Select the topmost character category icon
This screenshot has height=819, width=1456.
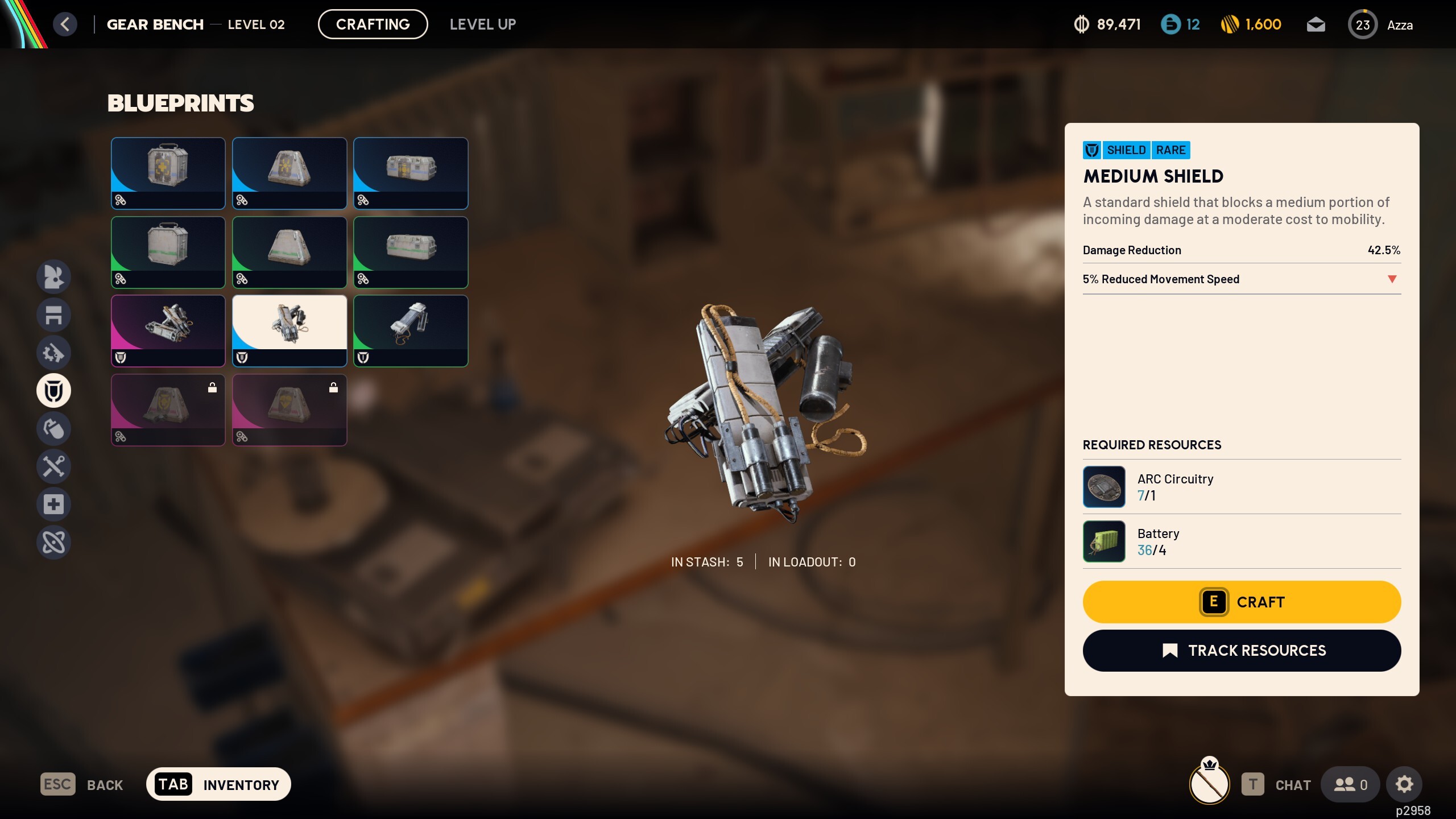coord(53,277)
